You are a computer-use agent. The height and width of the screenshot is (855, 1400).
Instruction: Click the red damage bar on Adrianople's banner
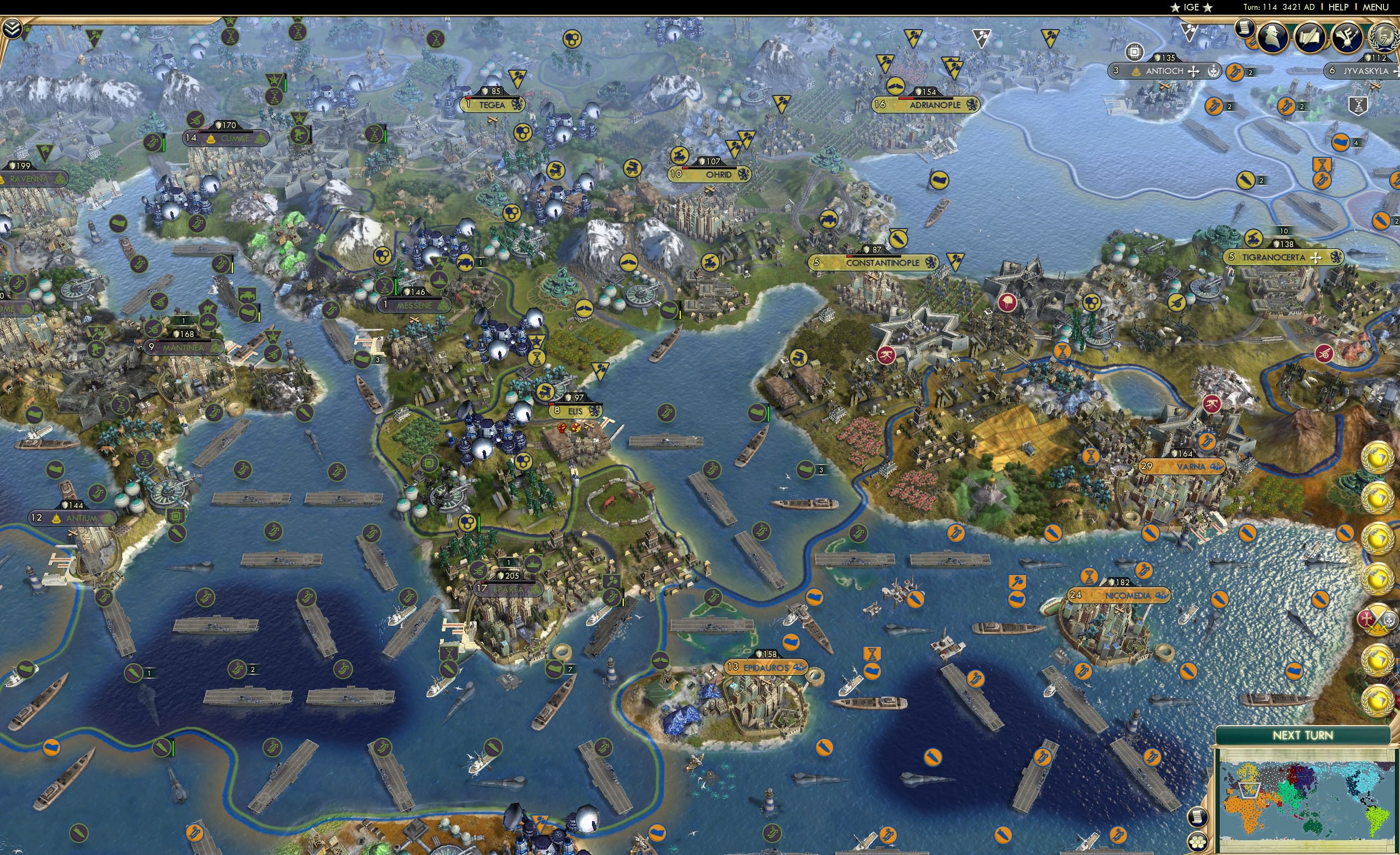(906, 99)
